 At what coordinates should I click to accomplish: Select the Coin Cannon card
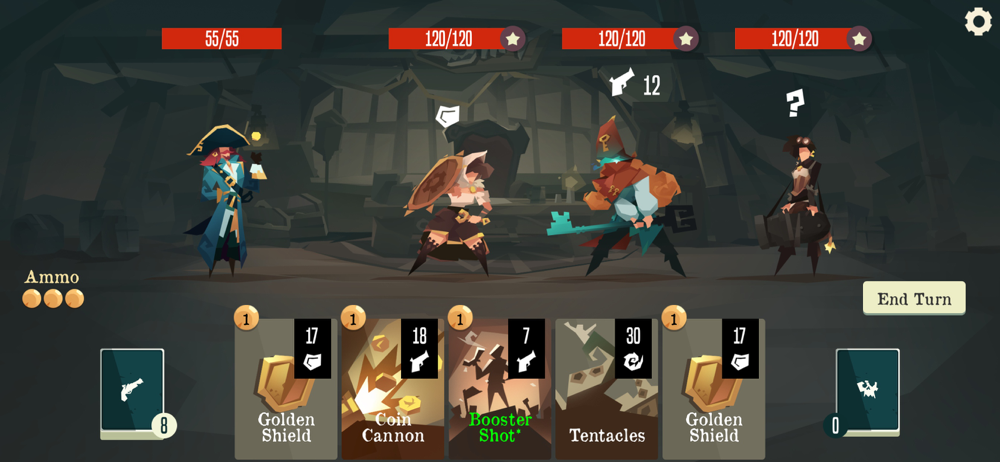point(393,389)
